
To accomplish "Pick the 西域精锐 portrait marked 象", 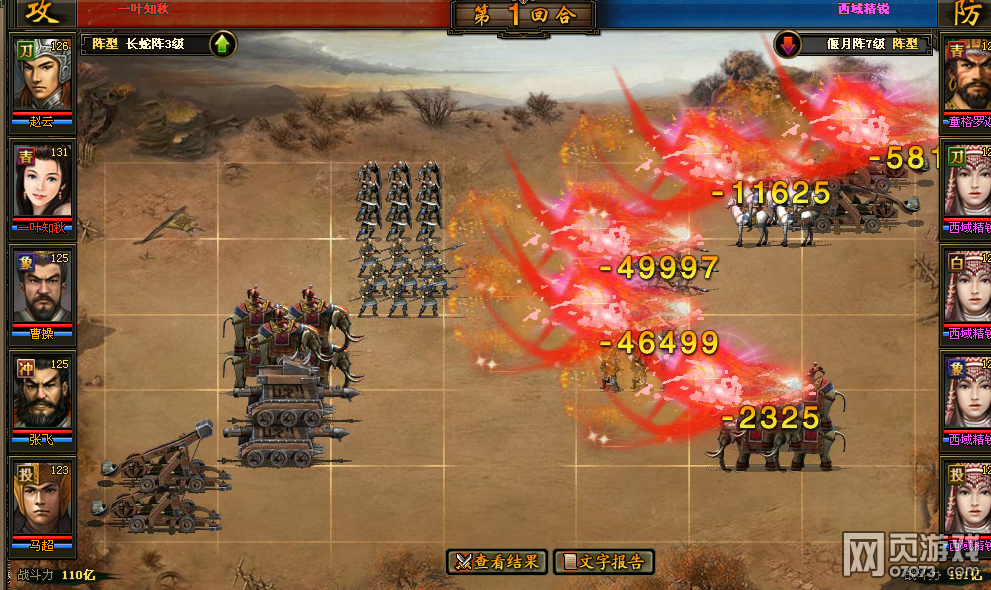I will click(967, 393).
